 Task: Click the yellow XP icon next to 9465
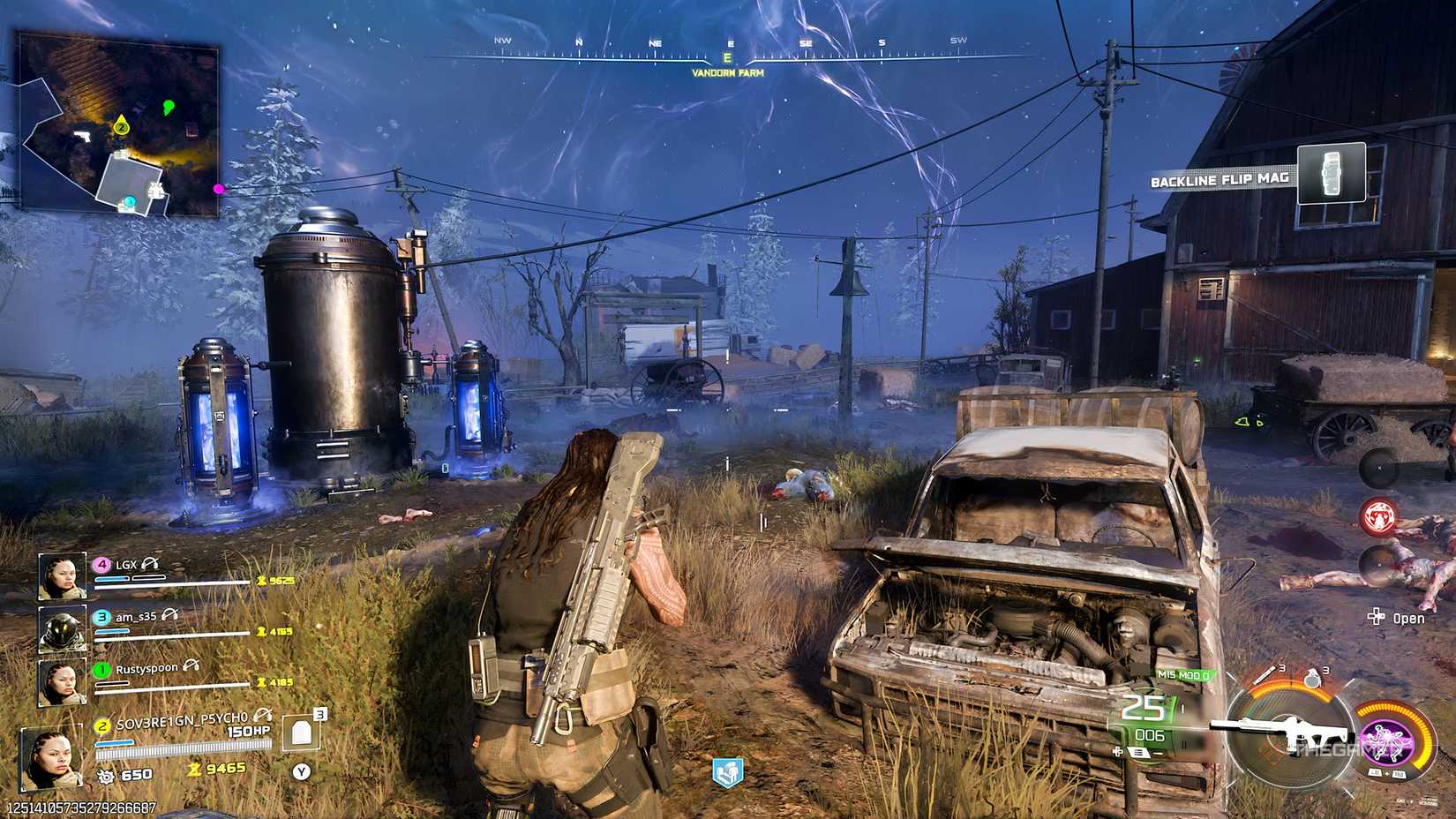point(193,770)
